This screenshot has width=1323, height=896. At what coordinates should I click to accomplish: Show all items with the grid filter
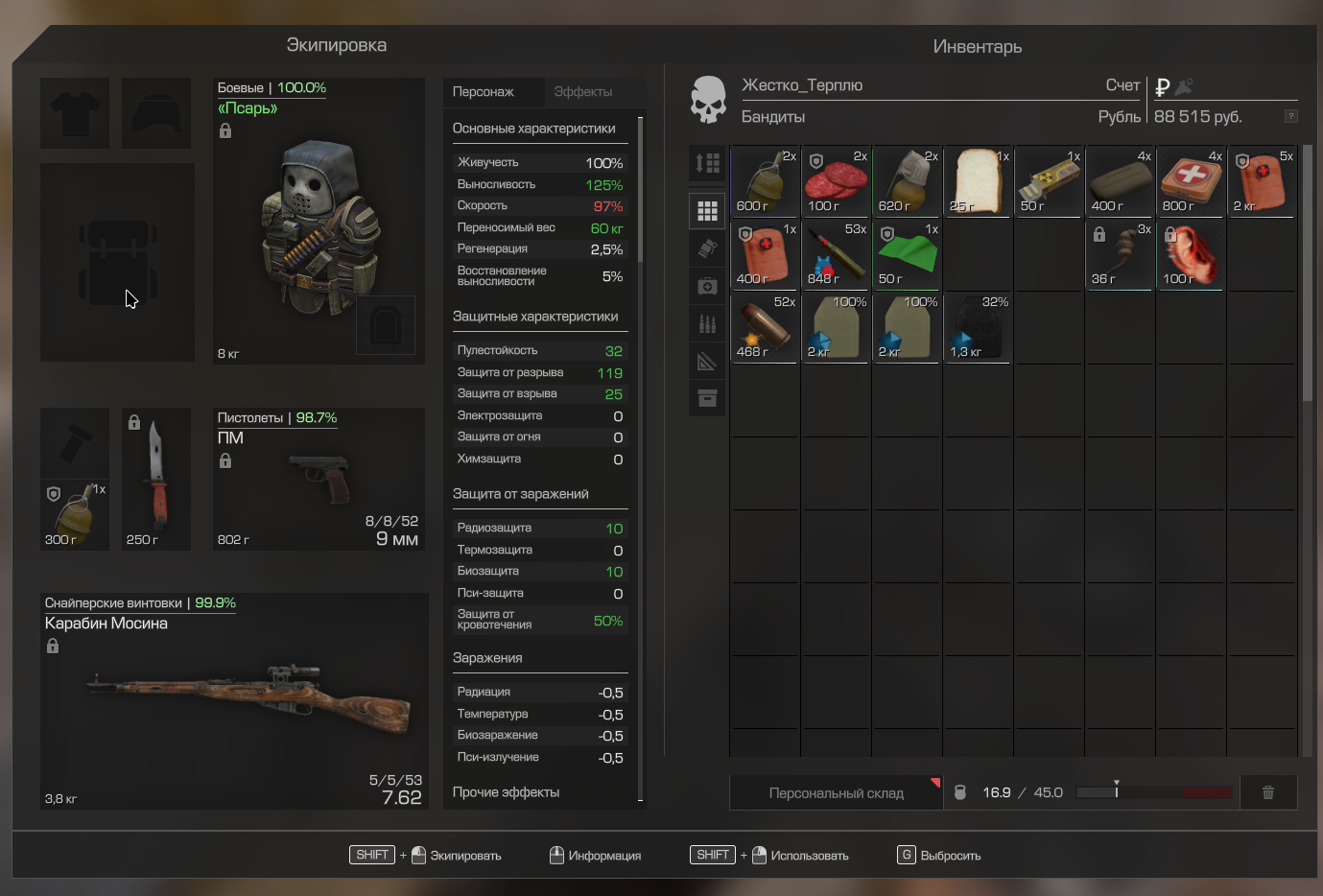[x=707, y=210]
